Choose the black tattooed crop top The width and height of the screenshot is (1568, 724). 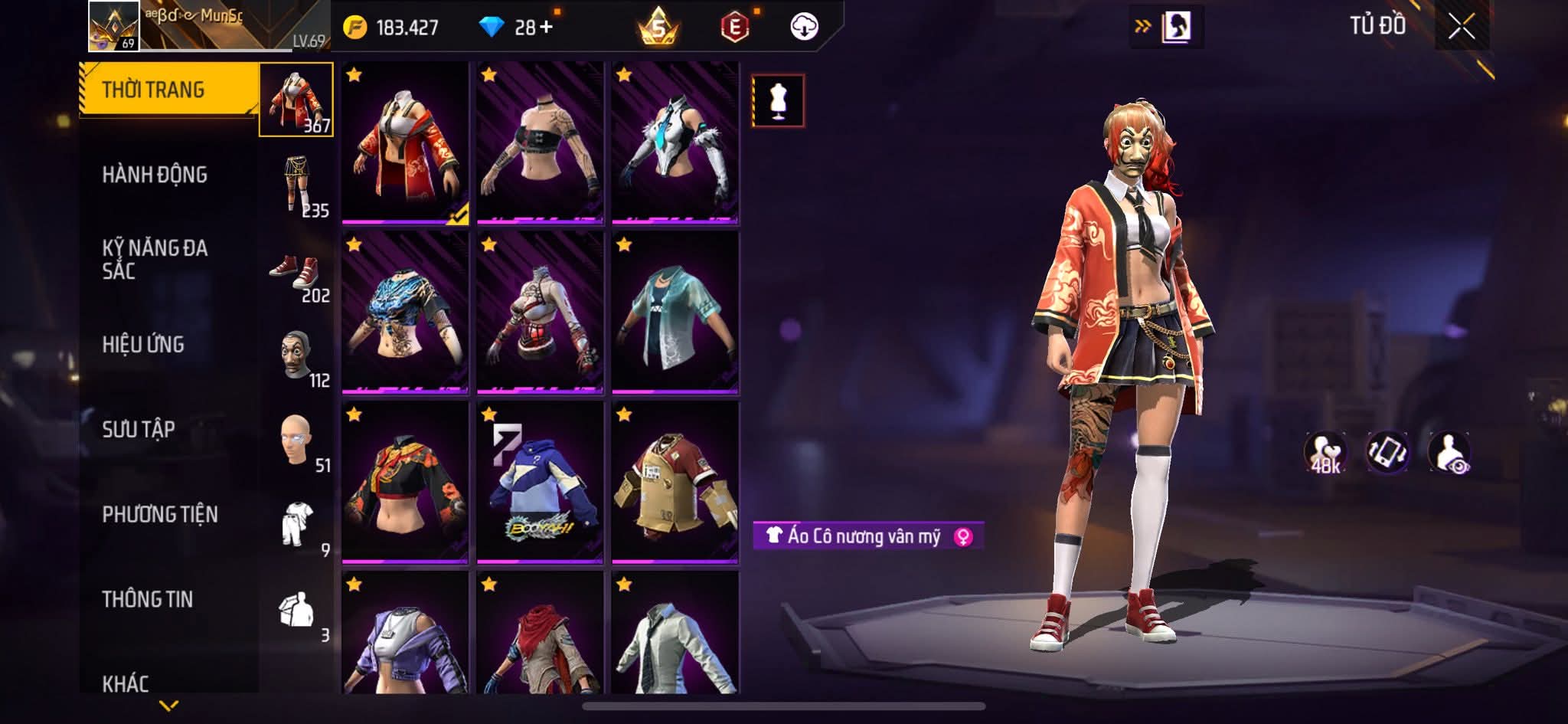(x=540, y=143)
